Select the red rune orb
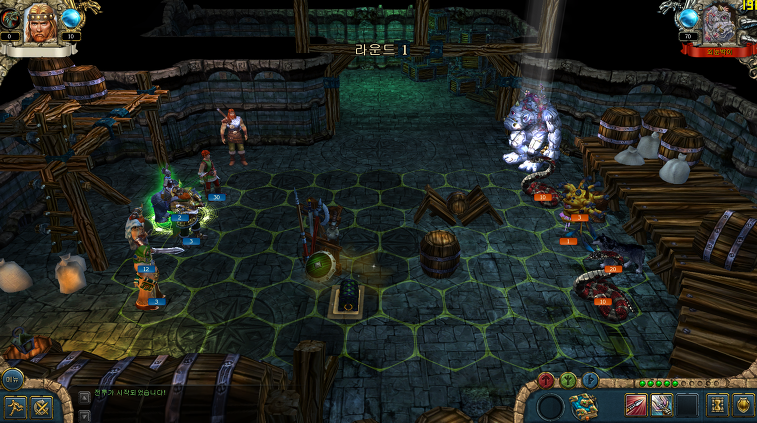Viewport: 757px width, 423px height. [546, 380]
